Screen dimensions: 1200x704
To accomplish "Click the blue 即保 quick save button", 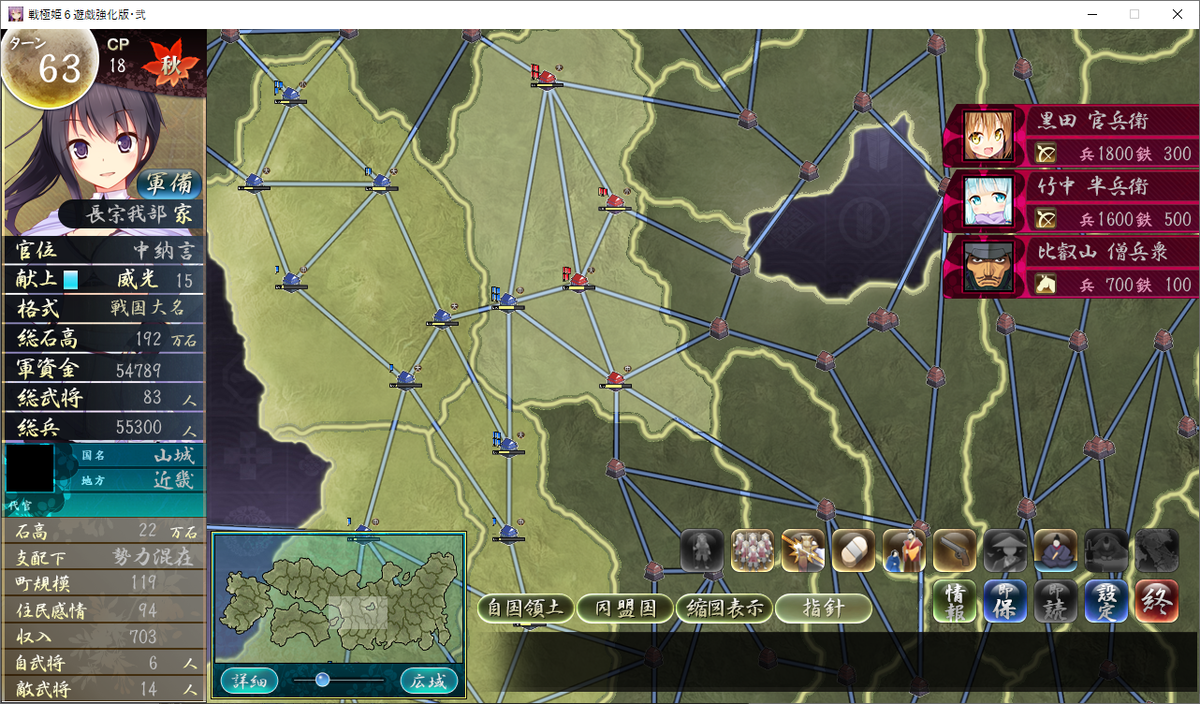I will tap(1005, 601).
